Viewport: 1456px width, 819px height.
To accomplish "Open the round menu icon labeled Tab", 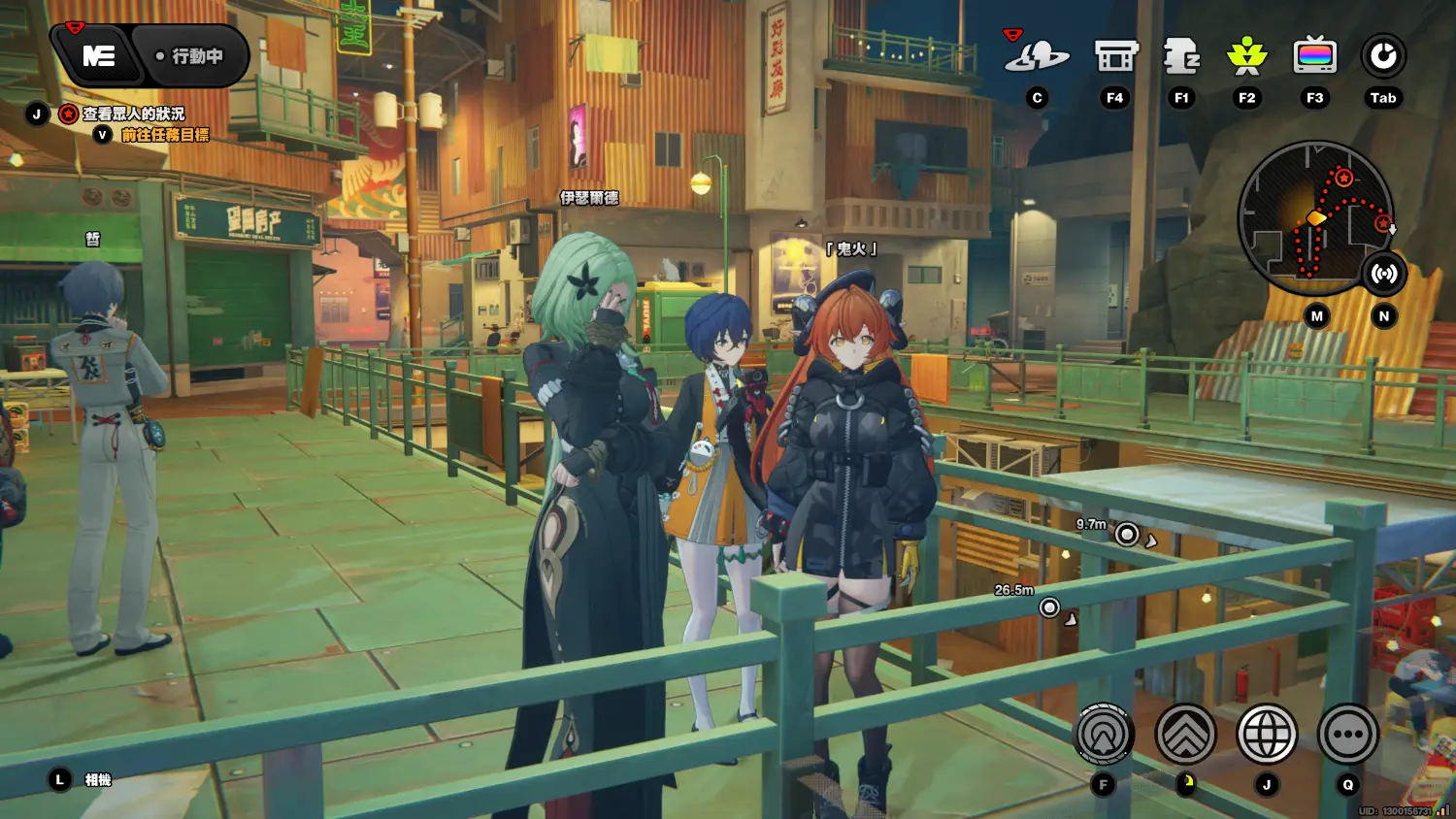I will 1382,57.
